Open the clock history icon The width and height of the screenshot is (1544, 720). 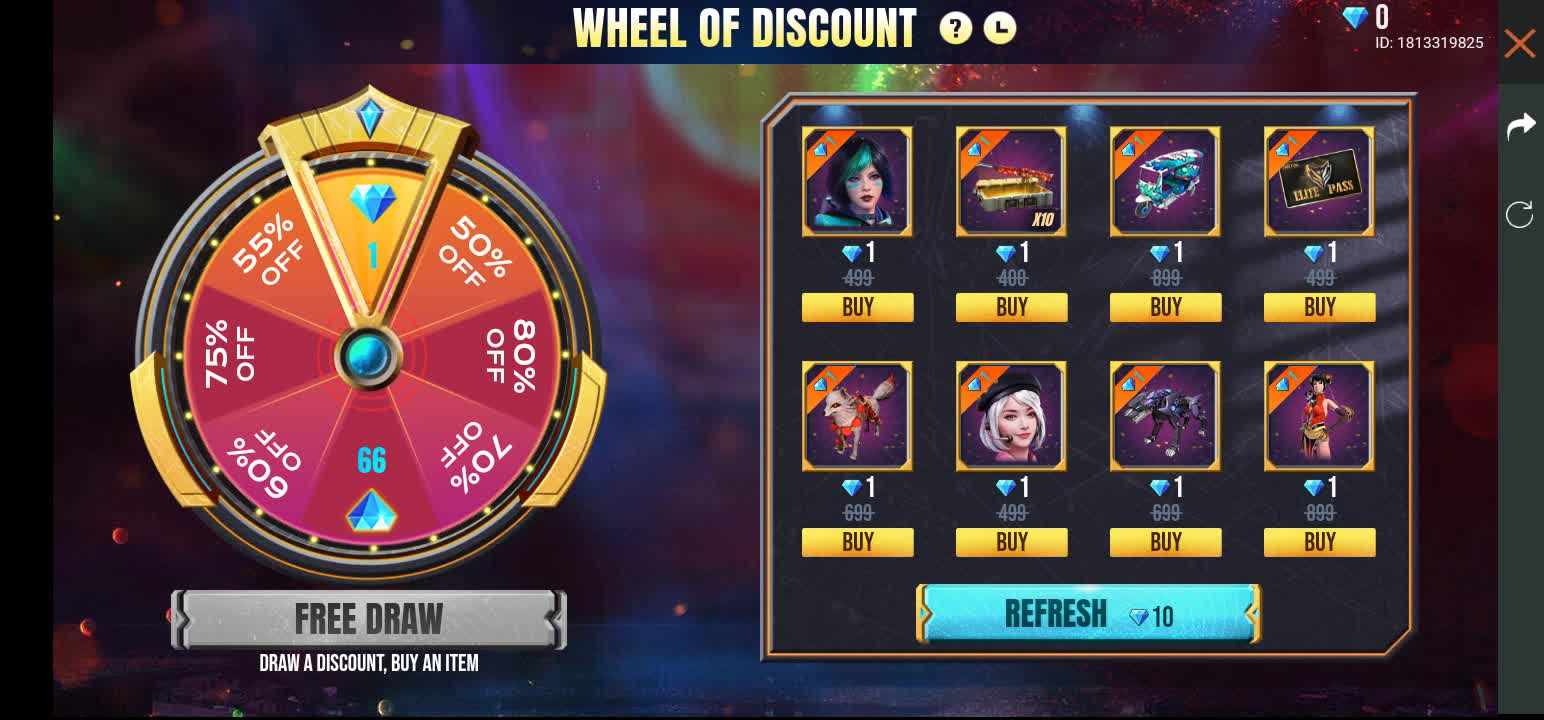coord(999,29)
